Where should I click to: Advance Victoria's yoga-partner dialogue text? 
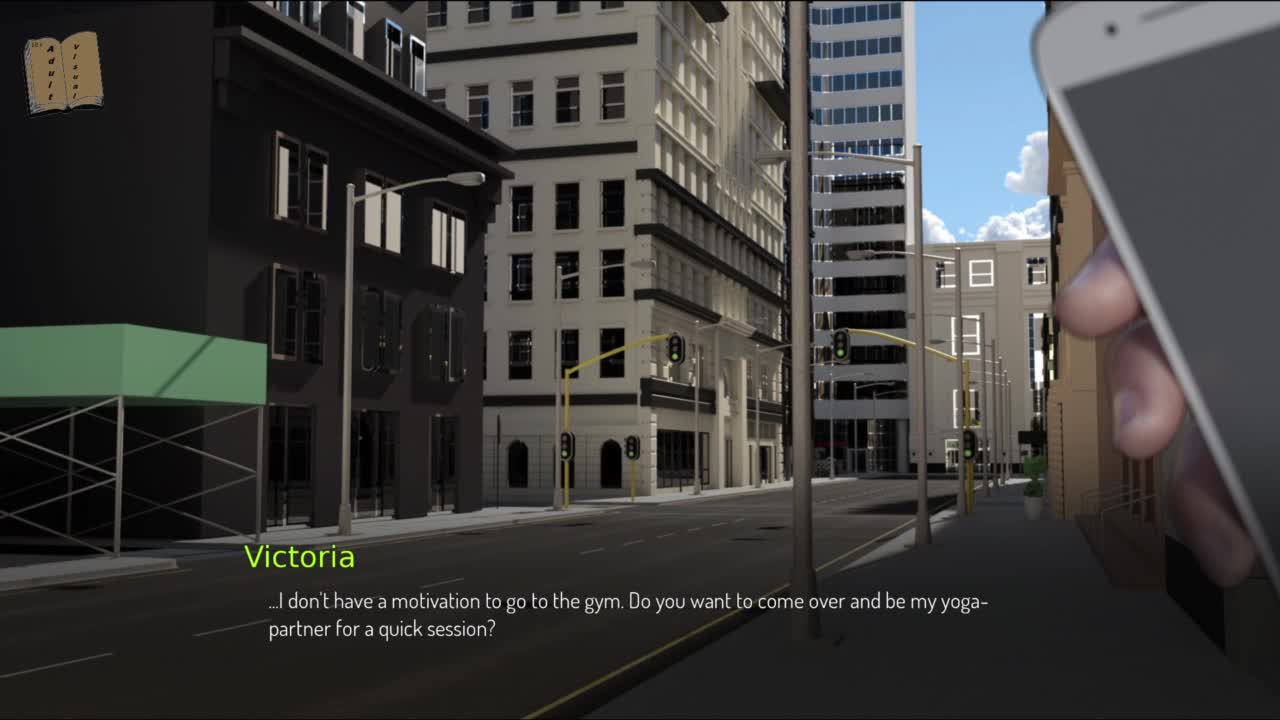click(x=628, y=616)
